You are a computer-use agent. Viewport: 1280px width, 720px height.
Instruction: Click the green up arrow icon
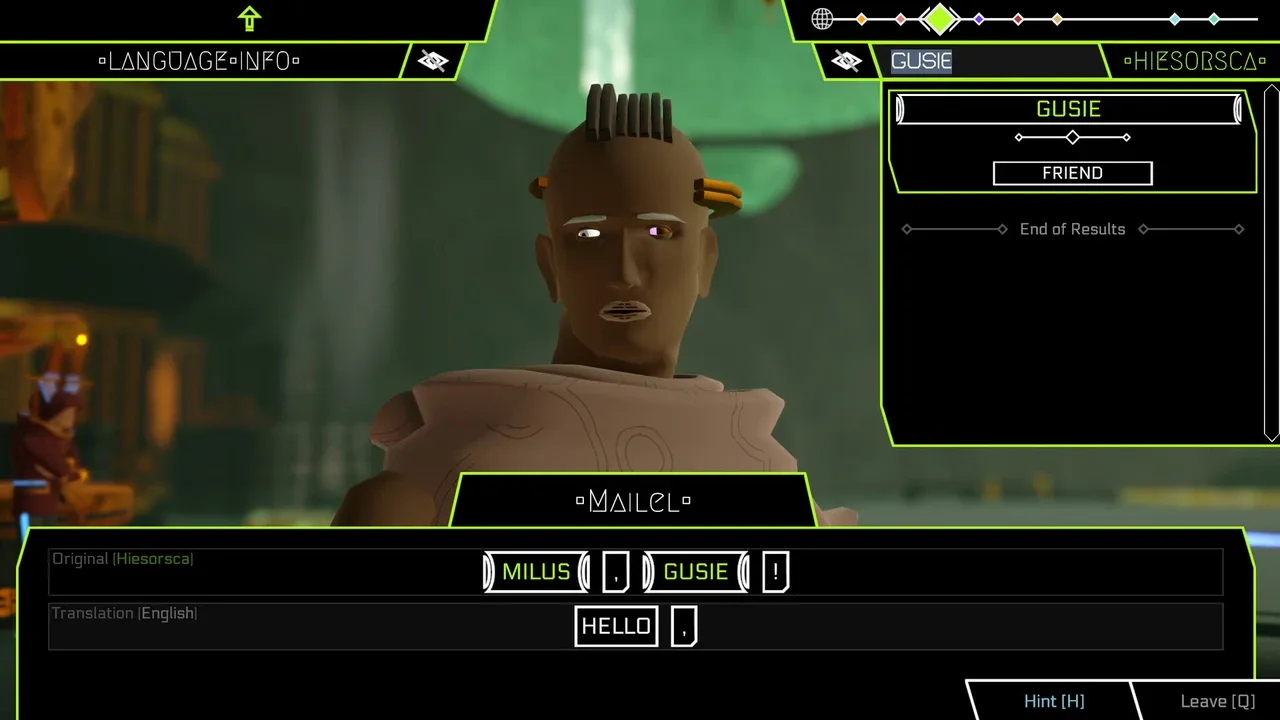pos(249,18)
